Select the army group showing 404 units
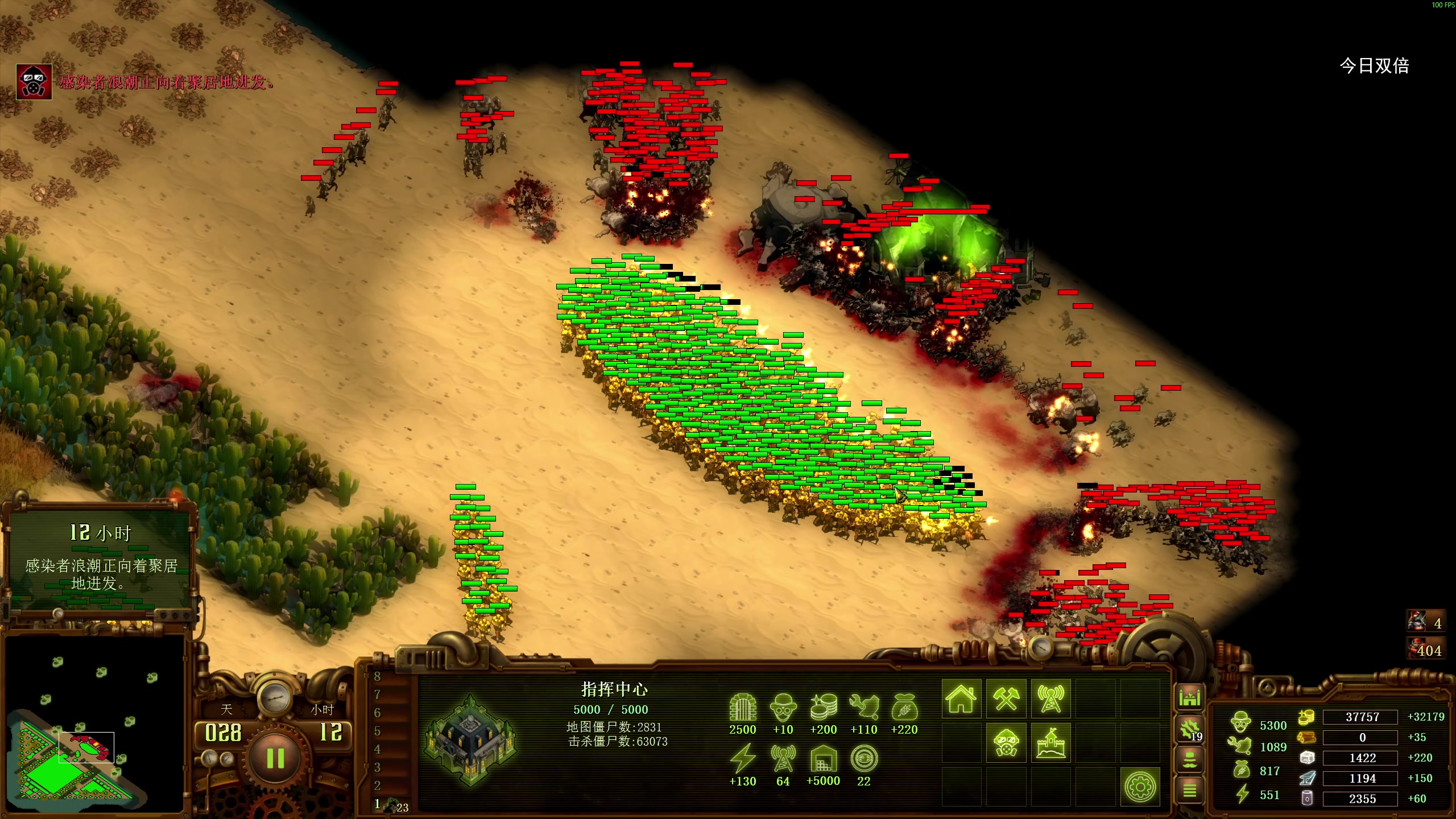 [1426, 649]
